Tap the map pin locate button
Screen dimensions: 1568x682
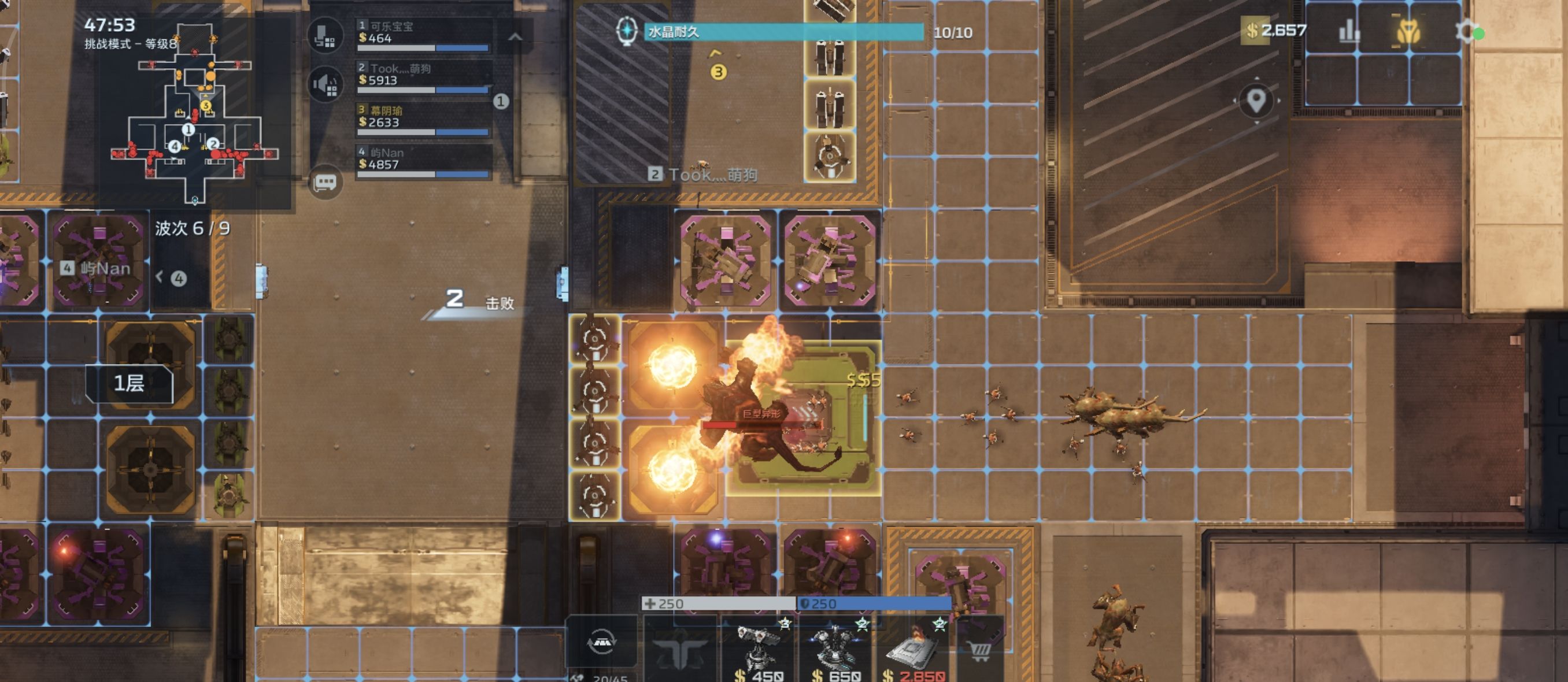click(x=1256, y=101)
